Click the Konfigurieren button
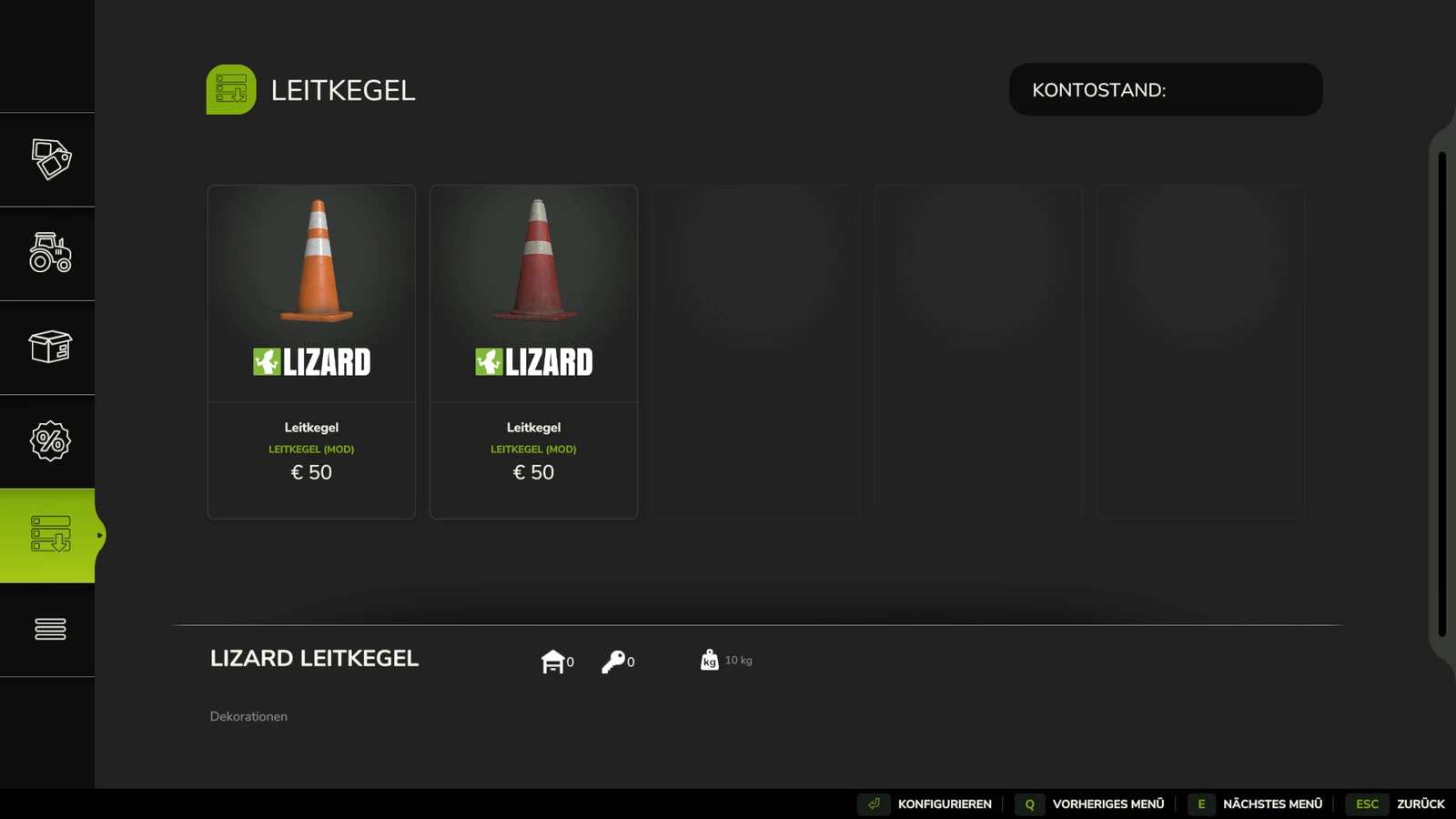The width and height of the screenshot is (1456, 819). point(926,804)
